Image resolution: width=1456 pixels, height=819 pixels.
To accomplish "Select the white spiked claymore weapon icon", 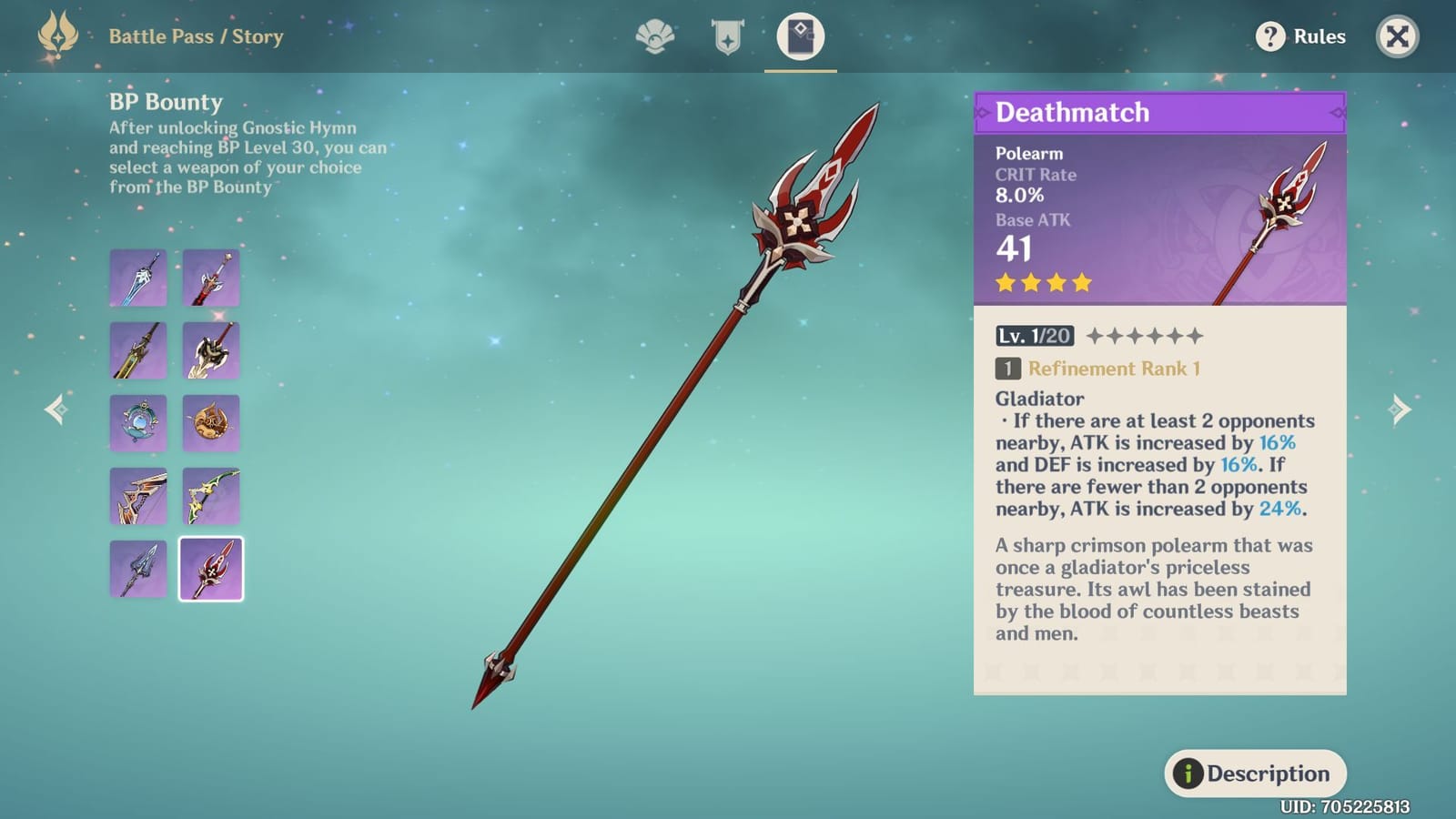I will tap(210, 350).
